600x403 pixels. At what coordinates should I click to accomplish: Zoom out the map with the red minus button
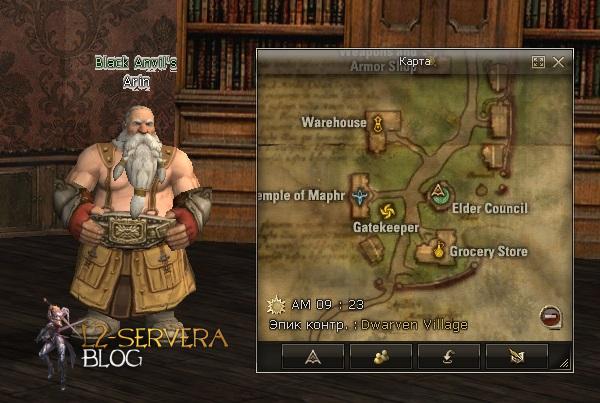point(549,316)
